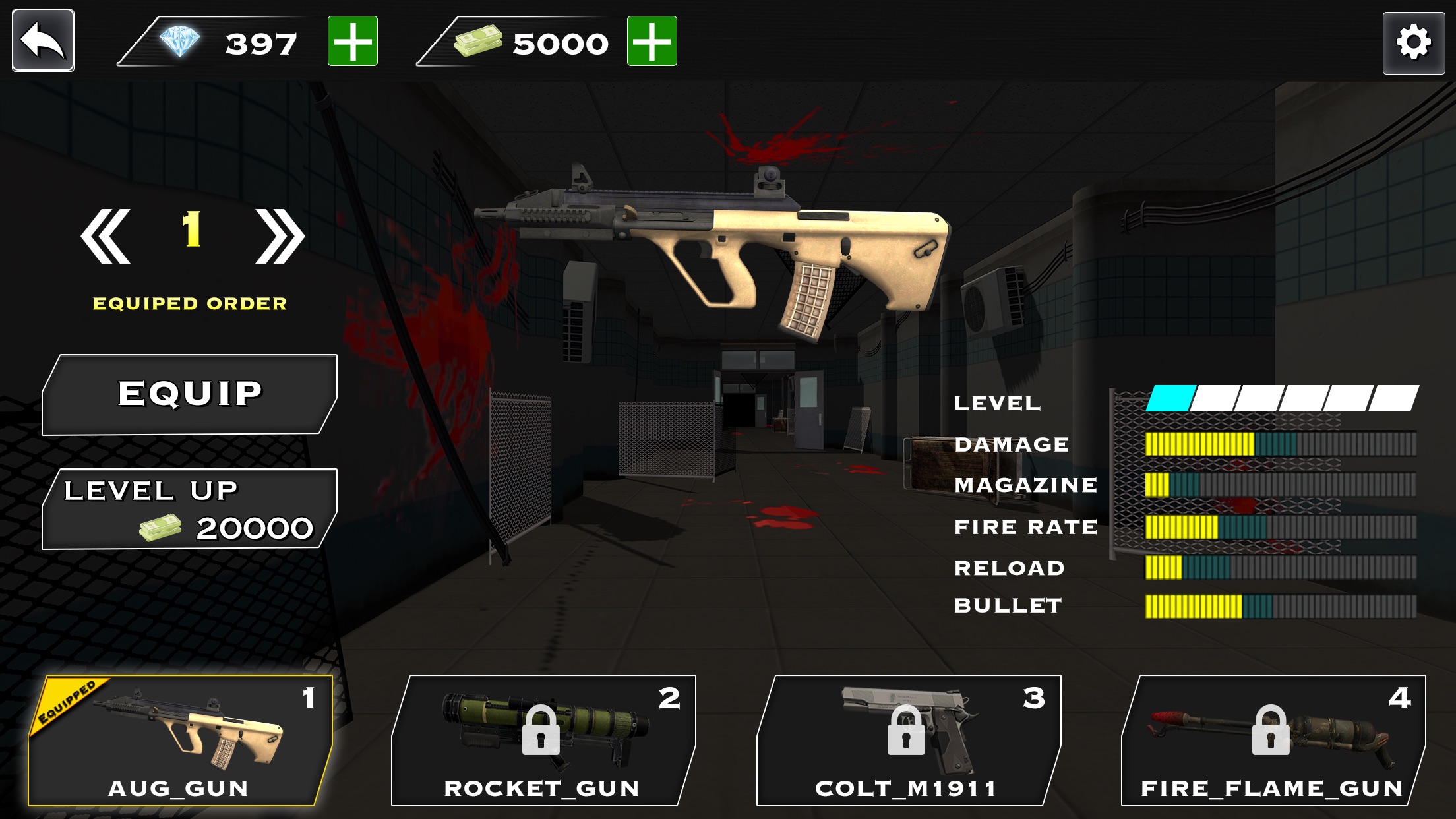This screenshot has width=1456, height=819.
Task: Level up the weapon for 20000 cash
Action: pyautogui.click(x=190, y=509)
